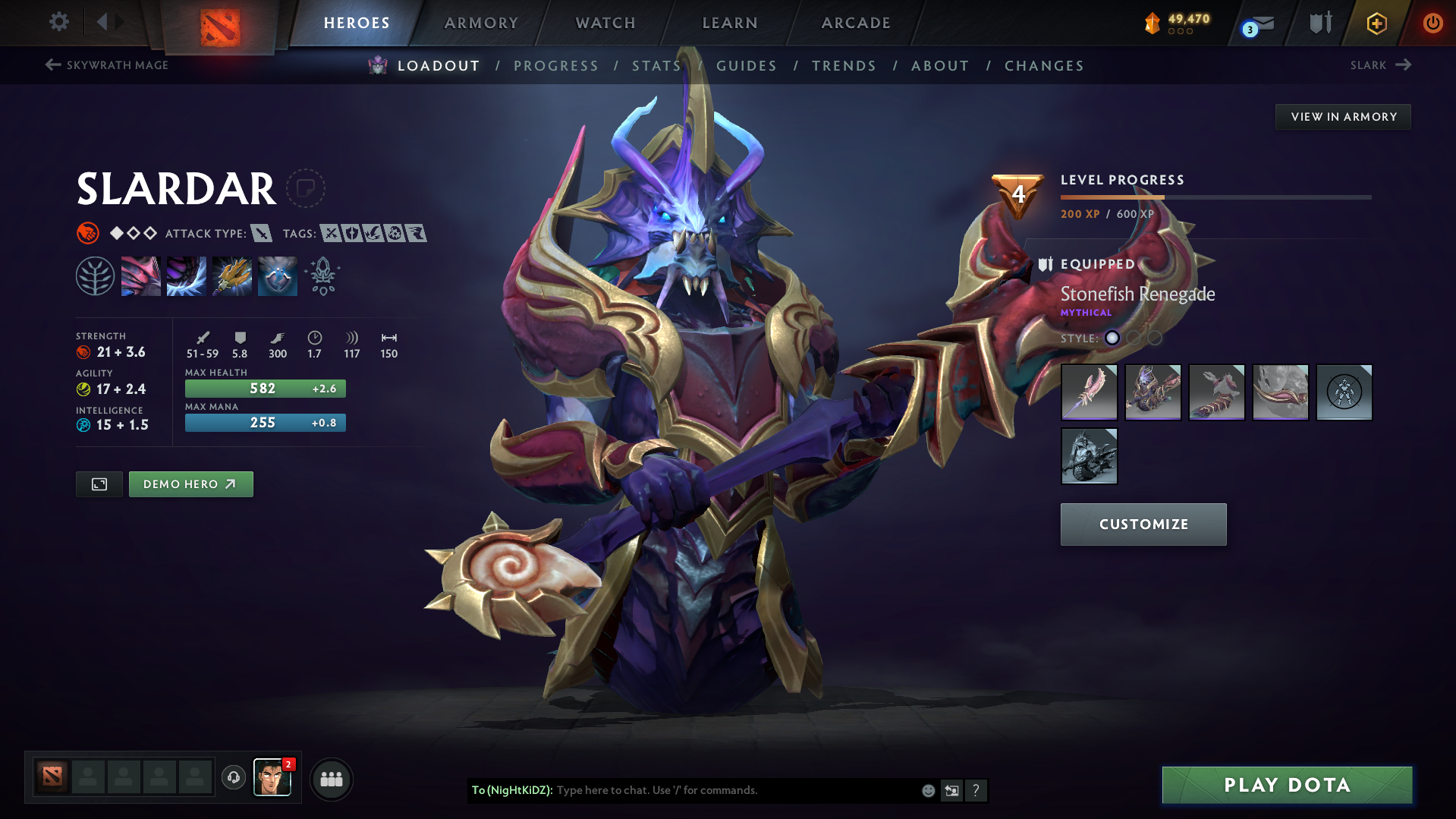Switch to the ARMORY tab
The width and height of the screenshot is (1456, 819).
pyautogui.click(x=481, y=23)
